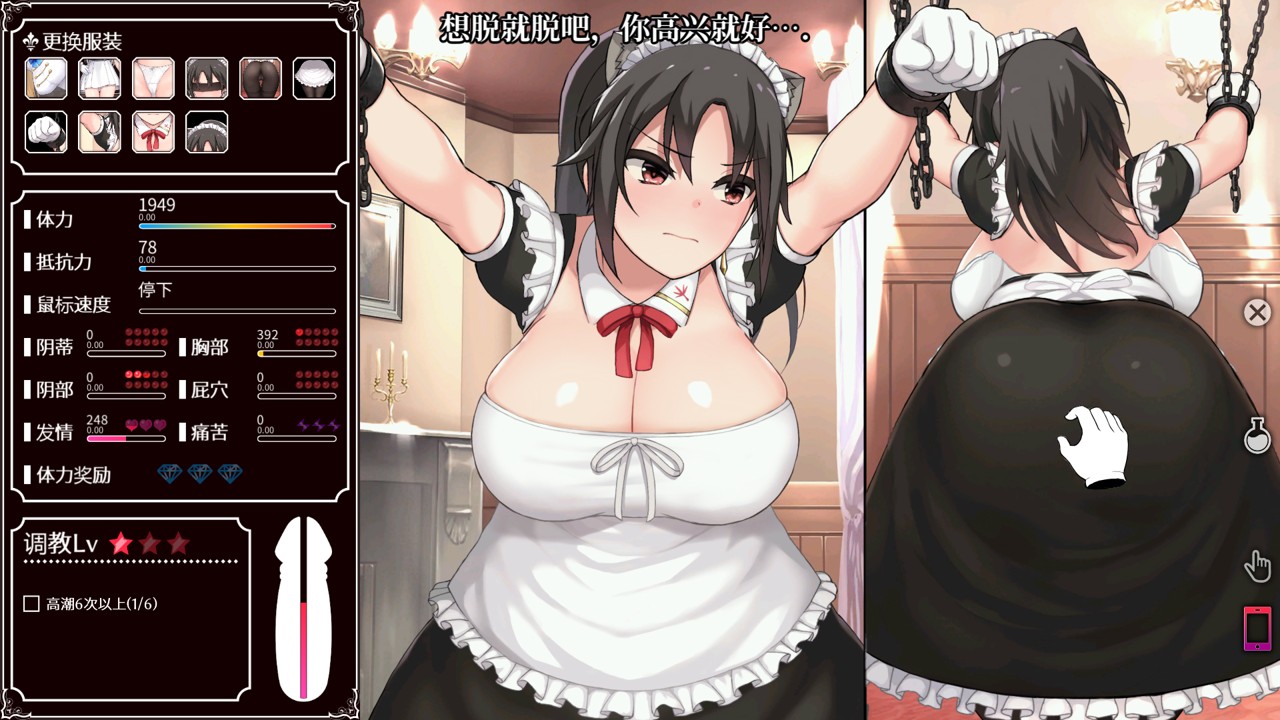
Task: Open the potion flask tool
Action: pos(1256,433)
